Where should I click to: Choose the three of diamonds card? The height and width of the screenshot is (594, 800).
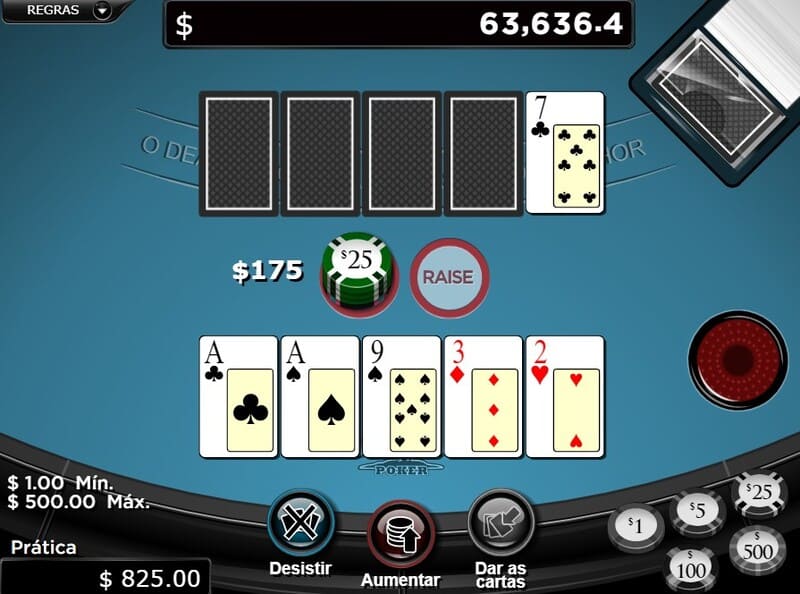tap(484, 396)
